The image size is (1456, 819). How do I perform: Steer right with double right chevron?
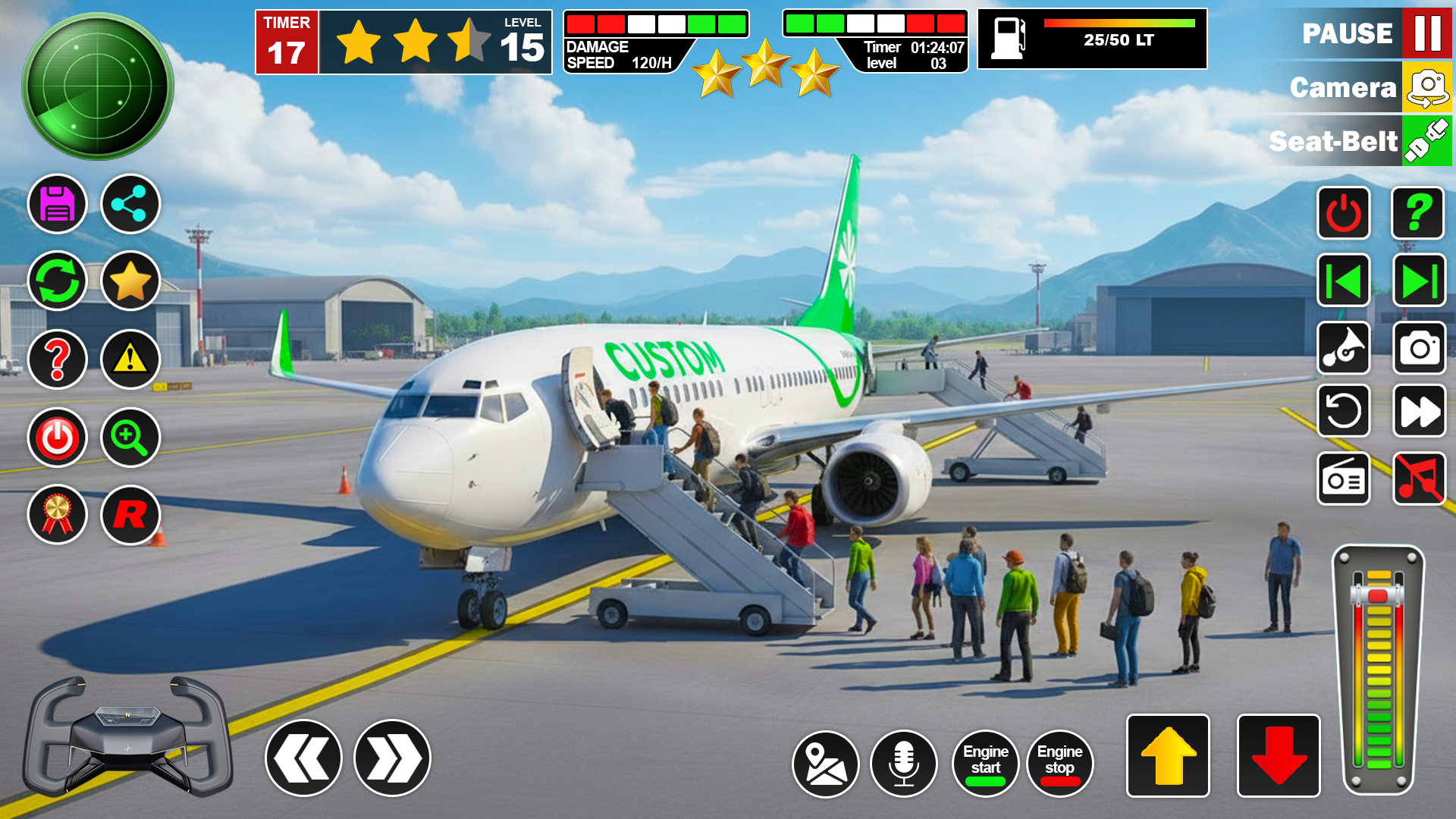tap(392, 758)
